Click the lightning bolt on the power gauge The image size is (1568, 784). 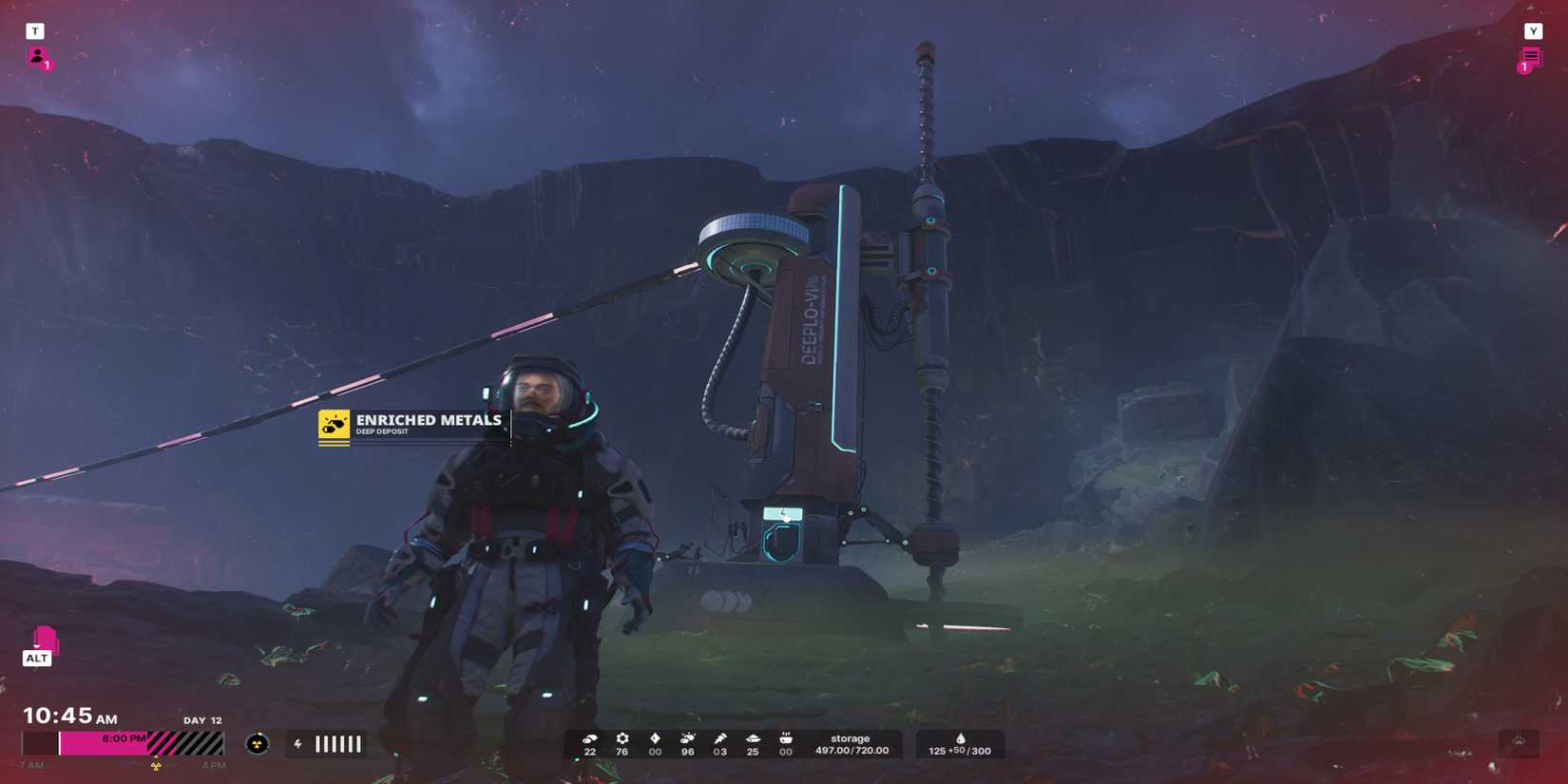coord(297,743)
